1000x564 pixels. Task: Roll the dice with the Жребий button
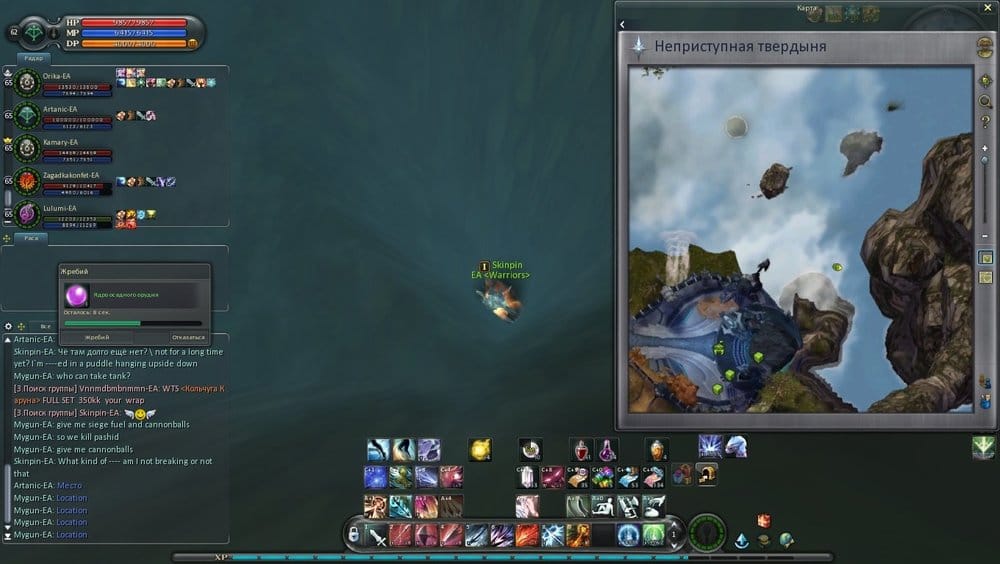[96, 337]
